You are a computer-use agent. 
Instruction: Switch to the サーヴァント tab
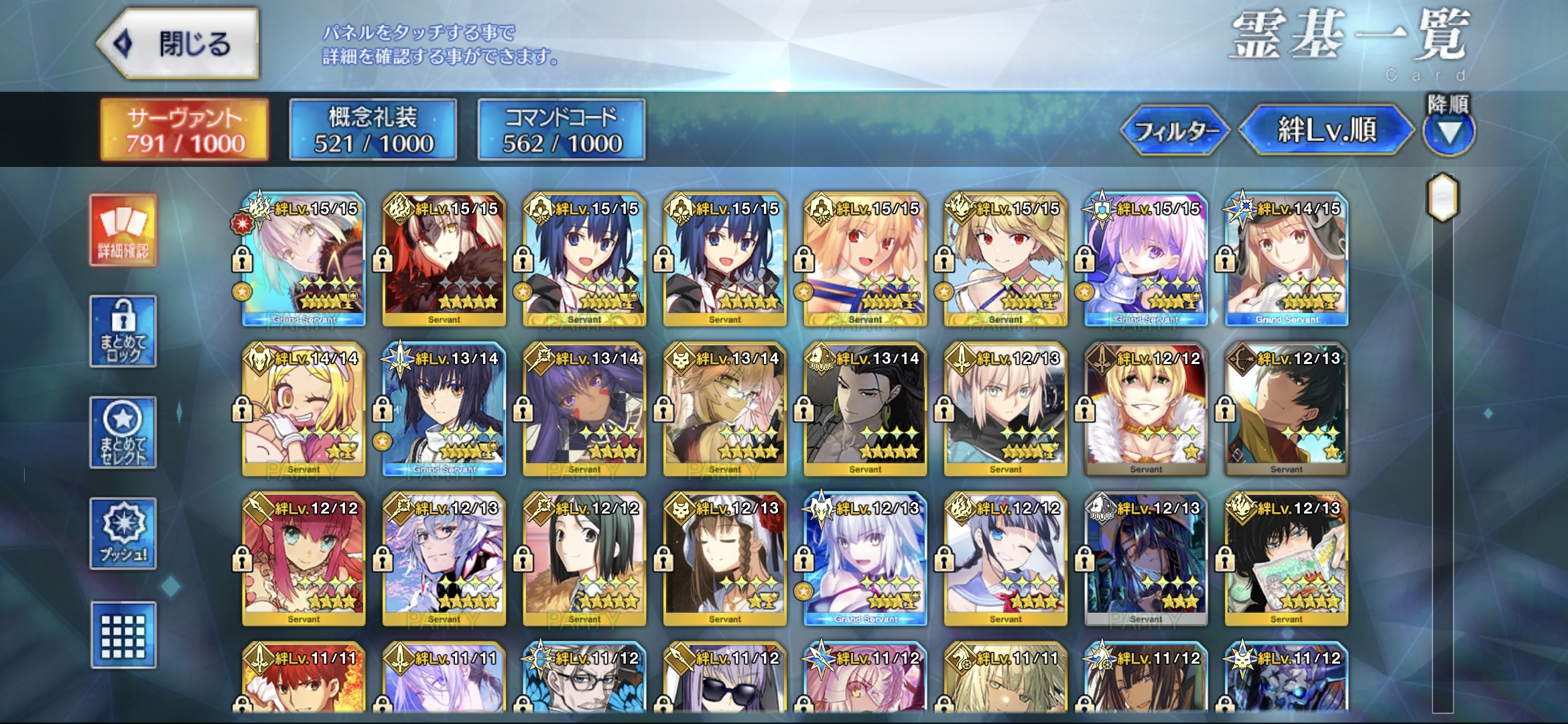tap(184, 130)
